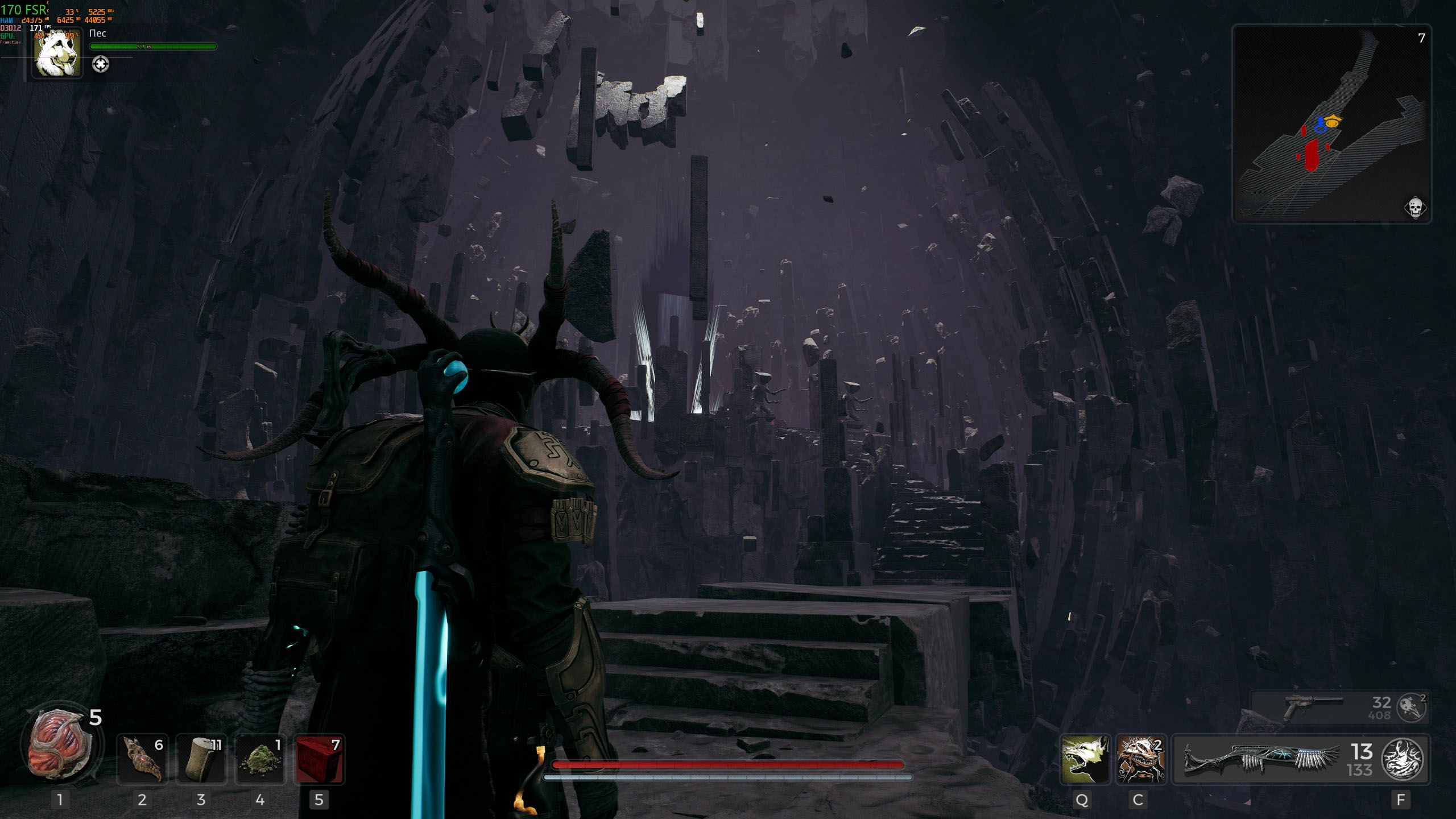The height and width of the screenshot is (819, 1456).
Task: Use the bandage roll consumable slot
Action: (201, 760)
